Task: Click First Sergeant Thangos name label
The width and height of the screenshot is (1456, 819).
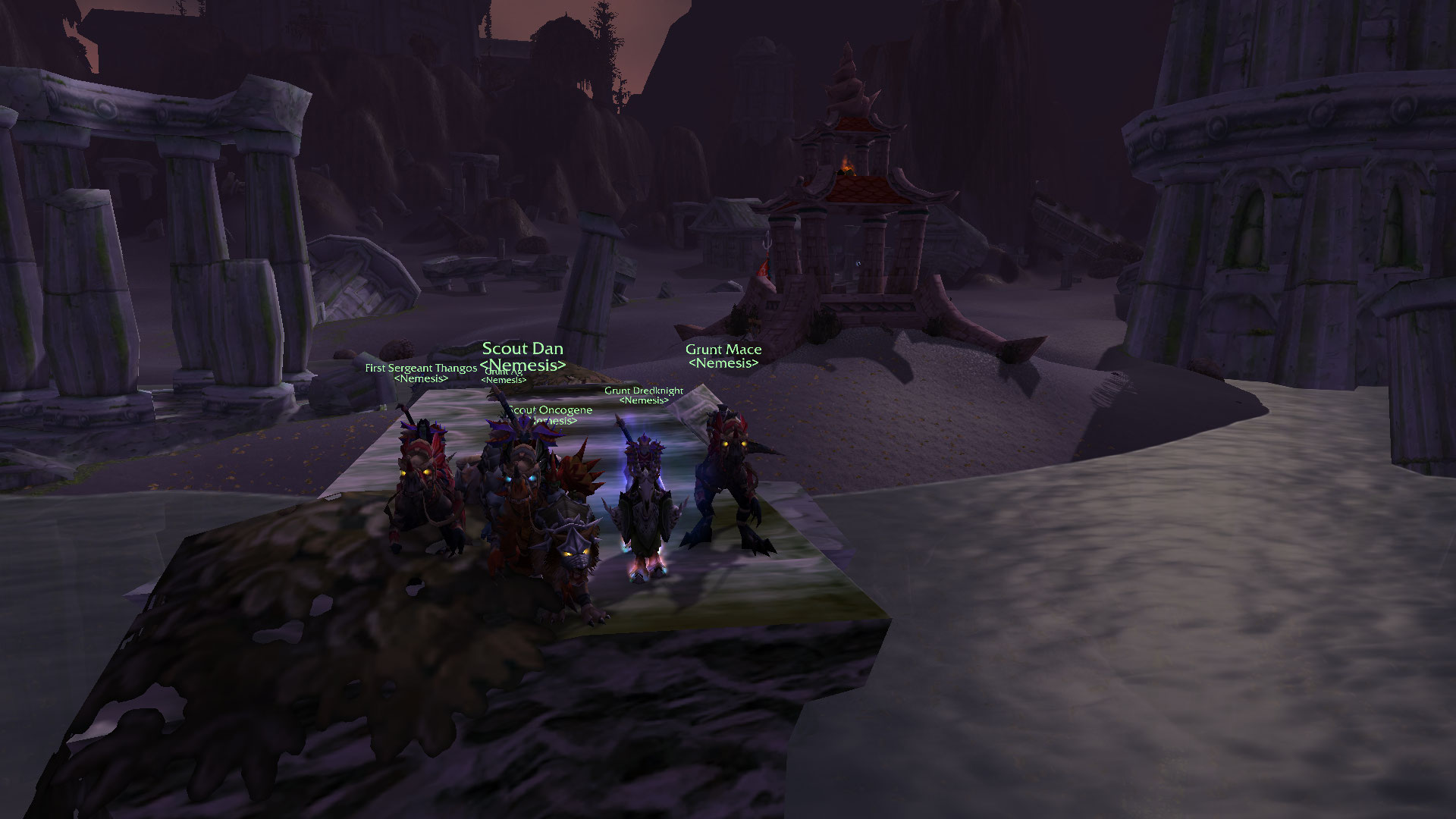Action: tap(421, 368)
